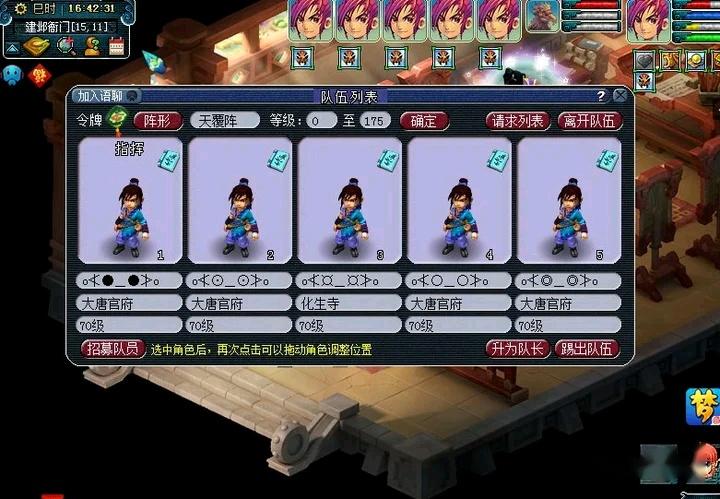Open the team list help button
Image resolution: width=720 pixels, height=499 pixels.
coord(601,96)
